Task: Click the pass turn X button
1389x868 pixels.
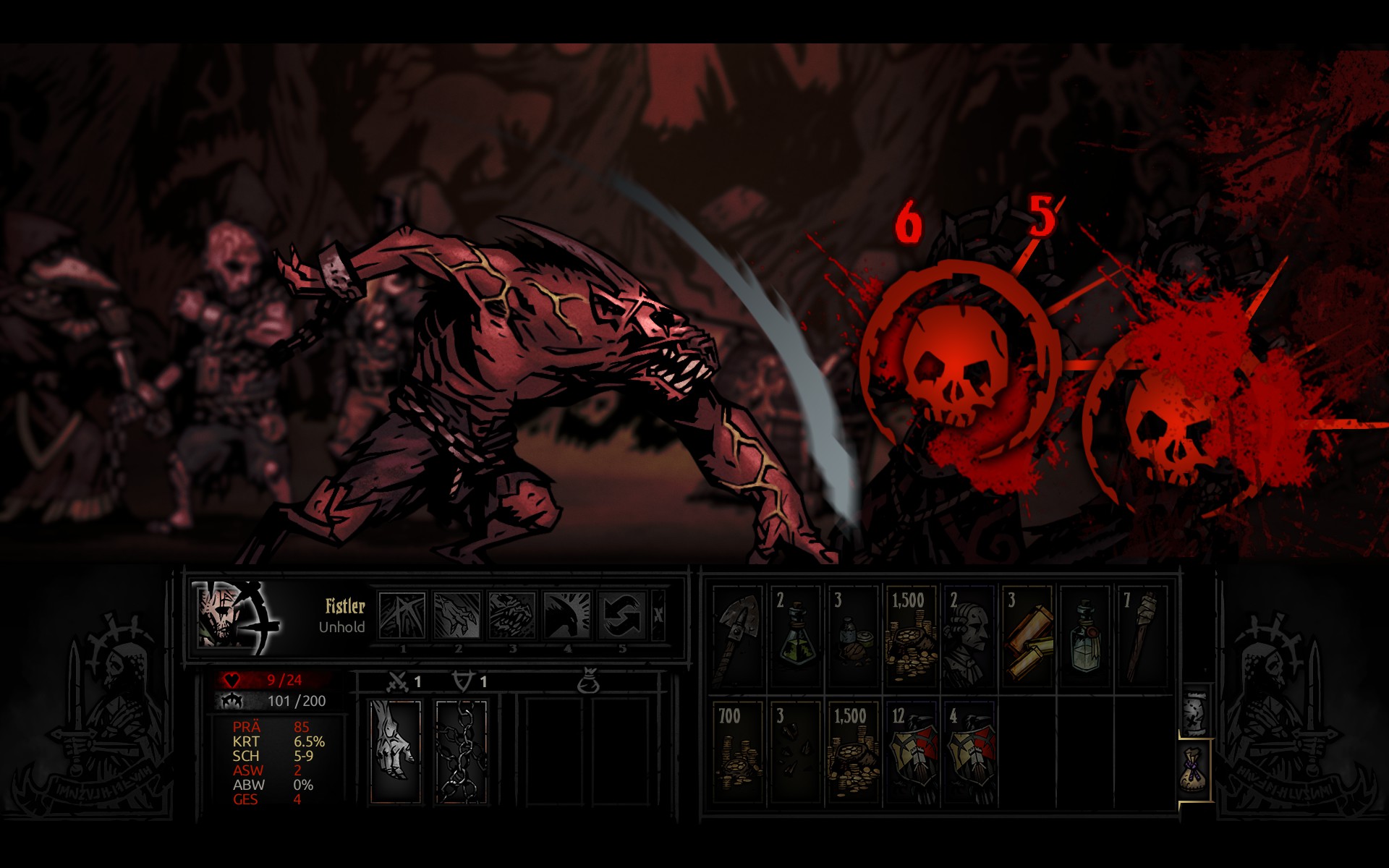Action: click(658, 615)
